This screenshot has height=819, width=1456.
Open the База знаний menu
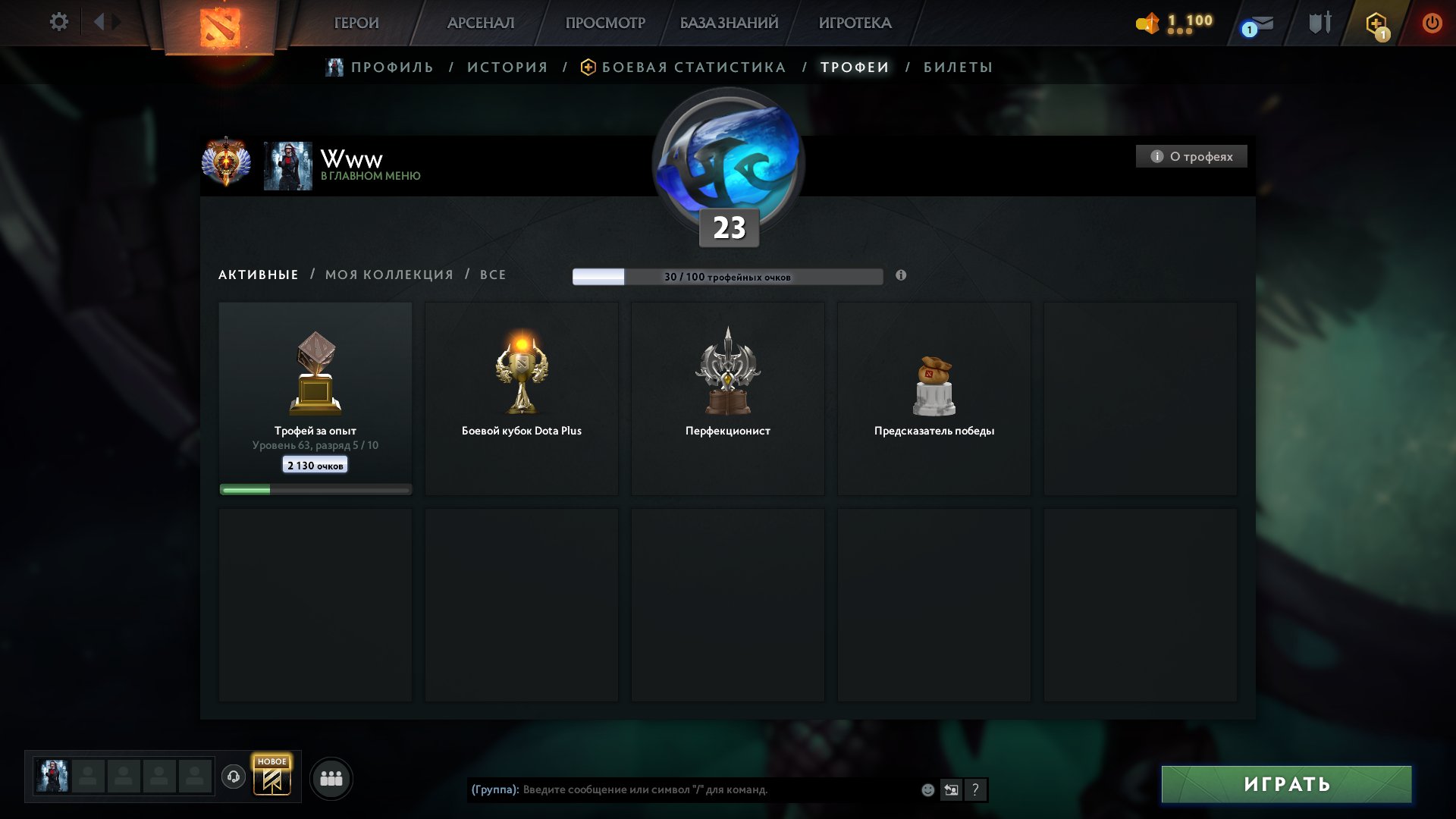(x=729, y=23)
